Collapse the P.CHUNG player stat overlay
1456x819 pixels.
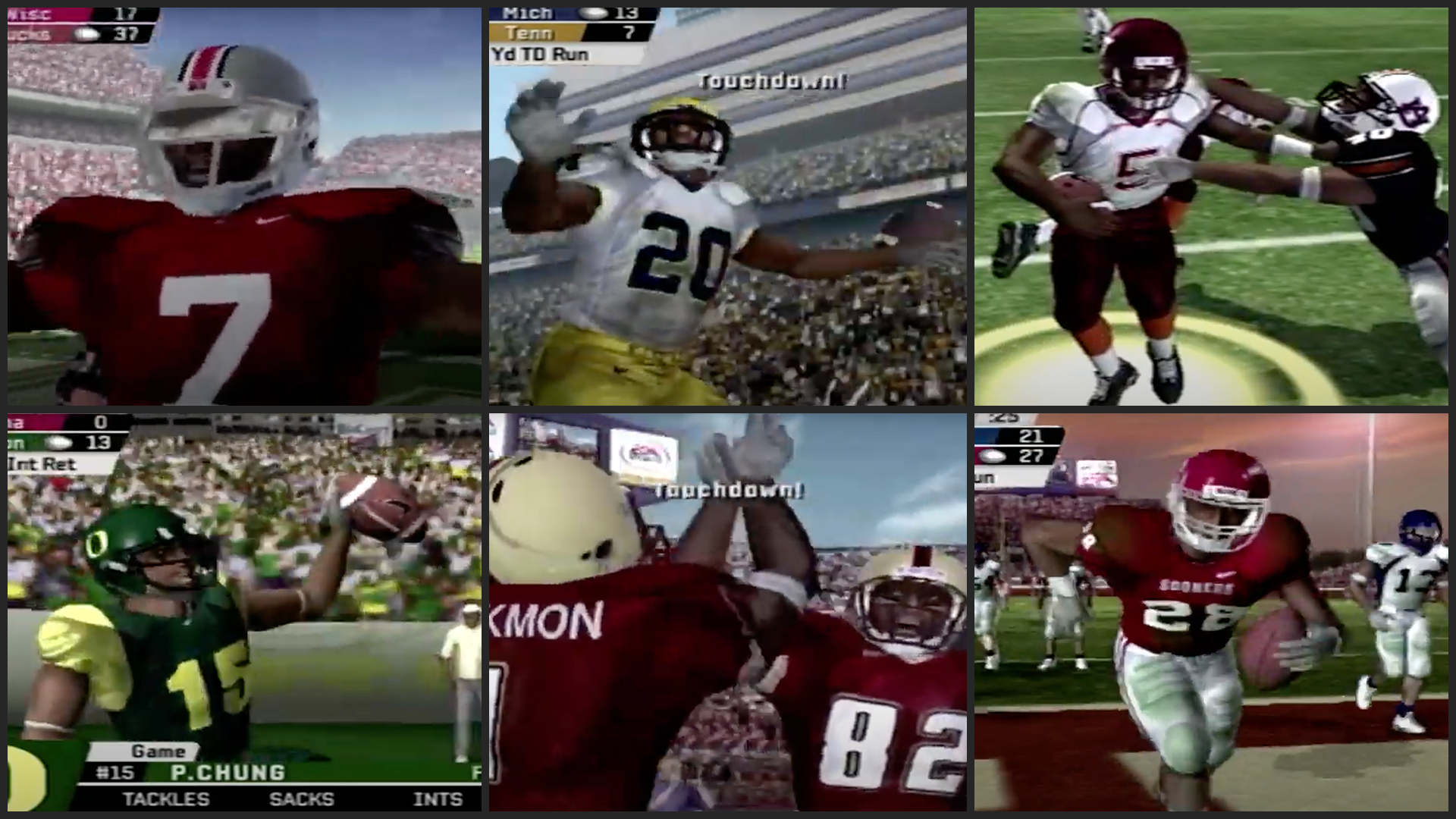click(x=227, y=771)
